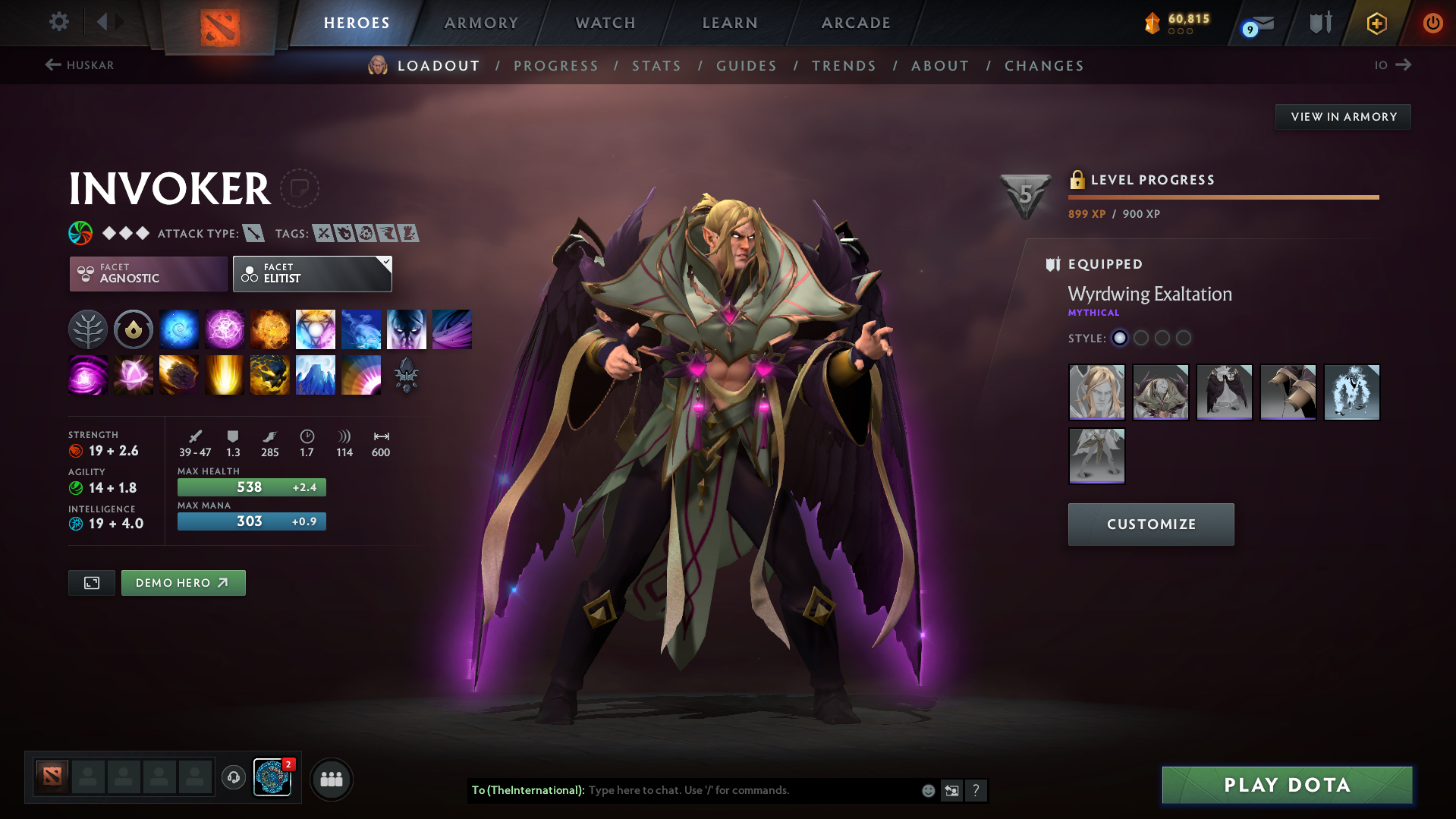The width and height of the screenshot is (1456, 819).
Task: Select the Chaos Meteor ability icon
Action: [179, 374]
